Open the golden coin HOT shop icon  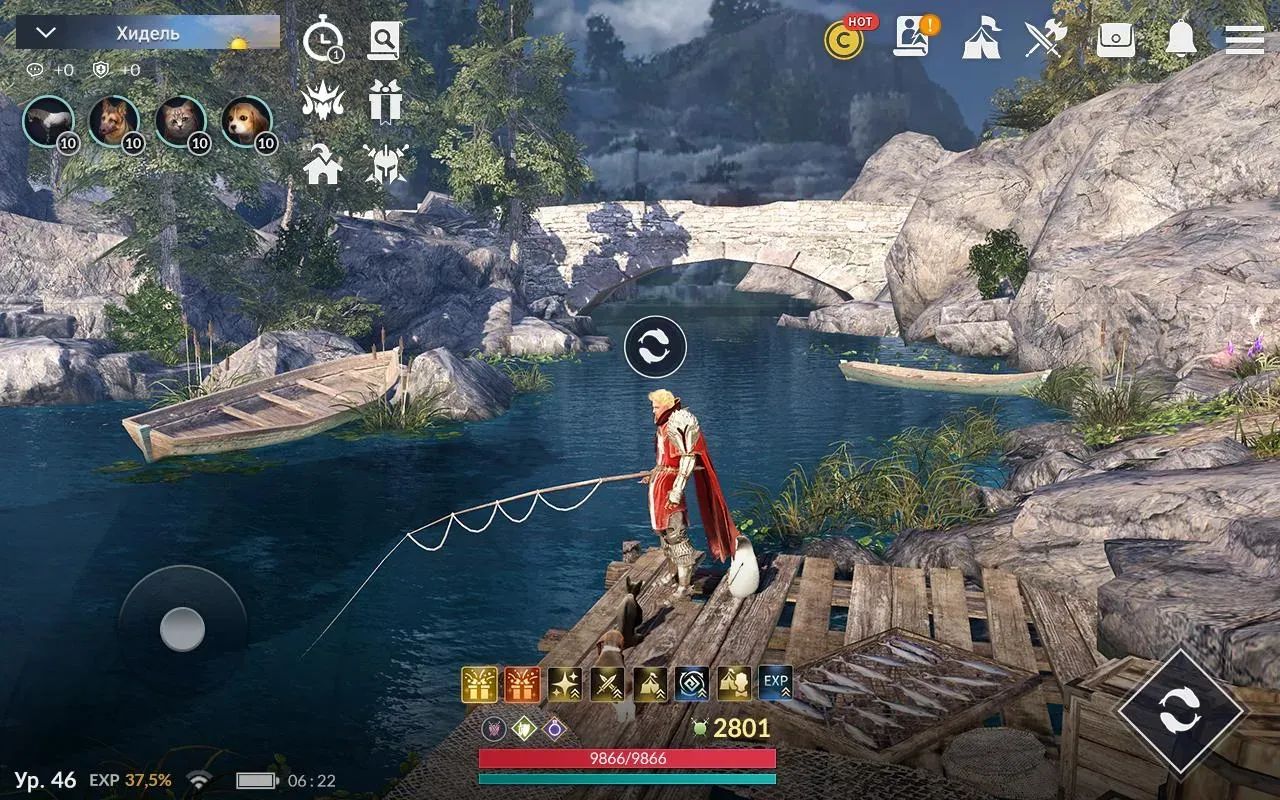point(843,40)
